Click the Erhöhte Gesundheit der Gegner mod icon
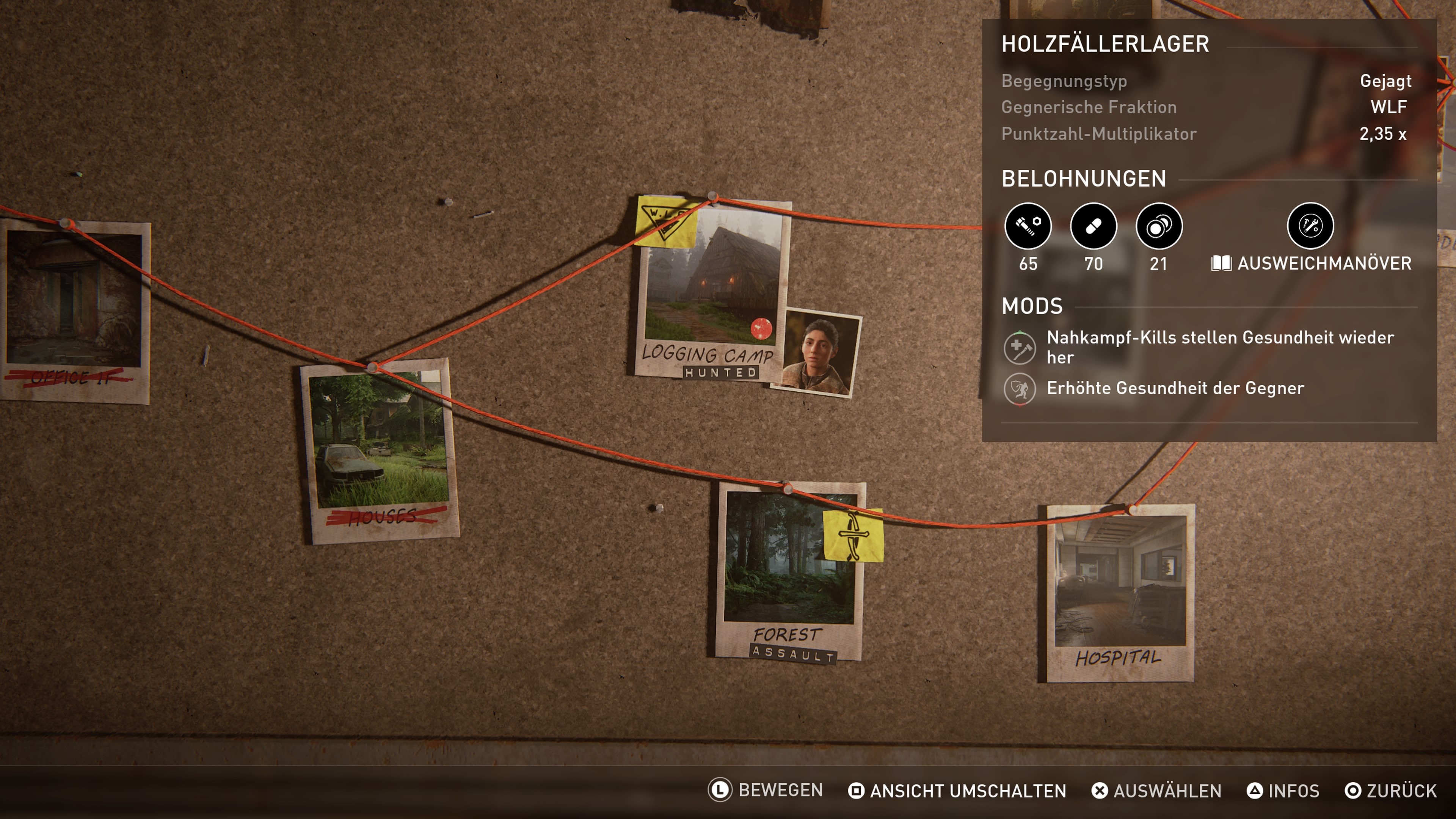1456x819 pixels. (1019, 389)
